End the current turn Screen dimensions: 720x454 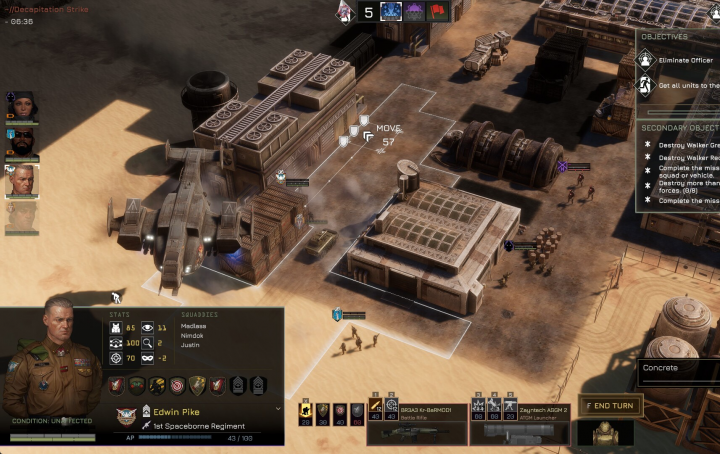610,405
